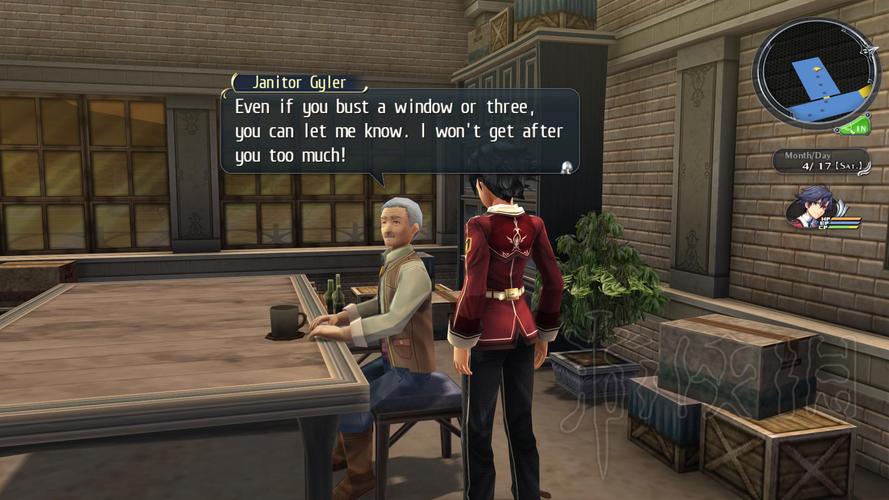Open the Month/Day calendar panel

click(820, 161)
